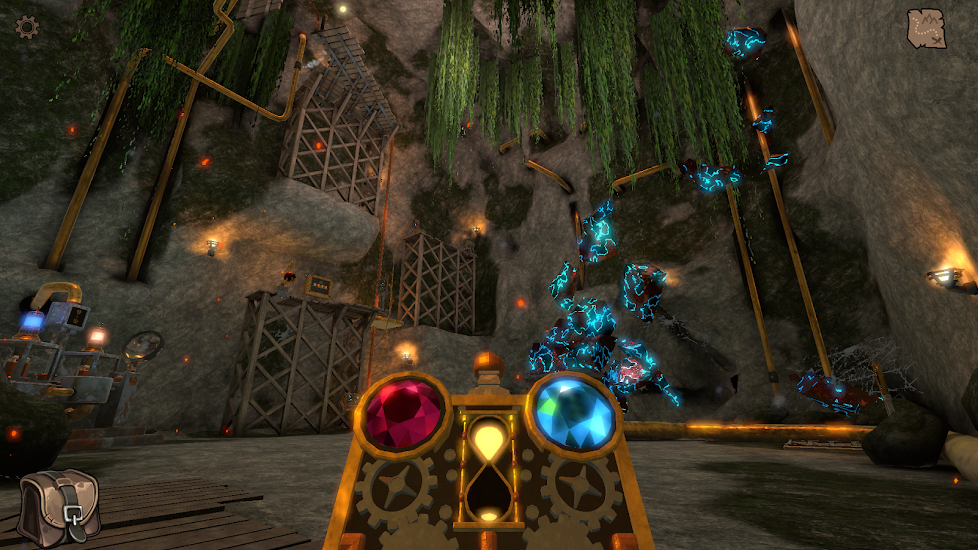Open the parchment map
The width and height of the screenshot is (978, 550).
coord(926,28)
